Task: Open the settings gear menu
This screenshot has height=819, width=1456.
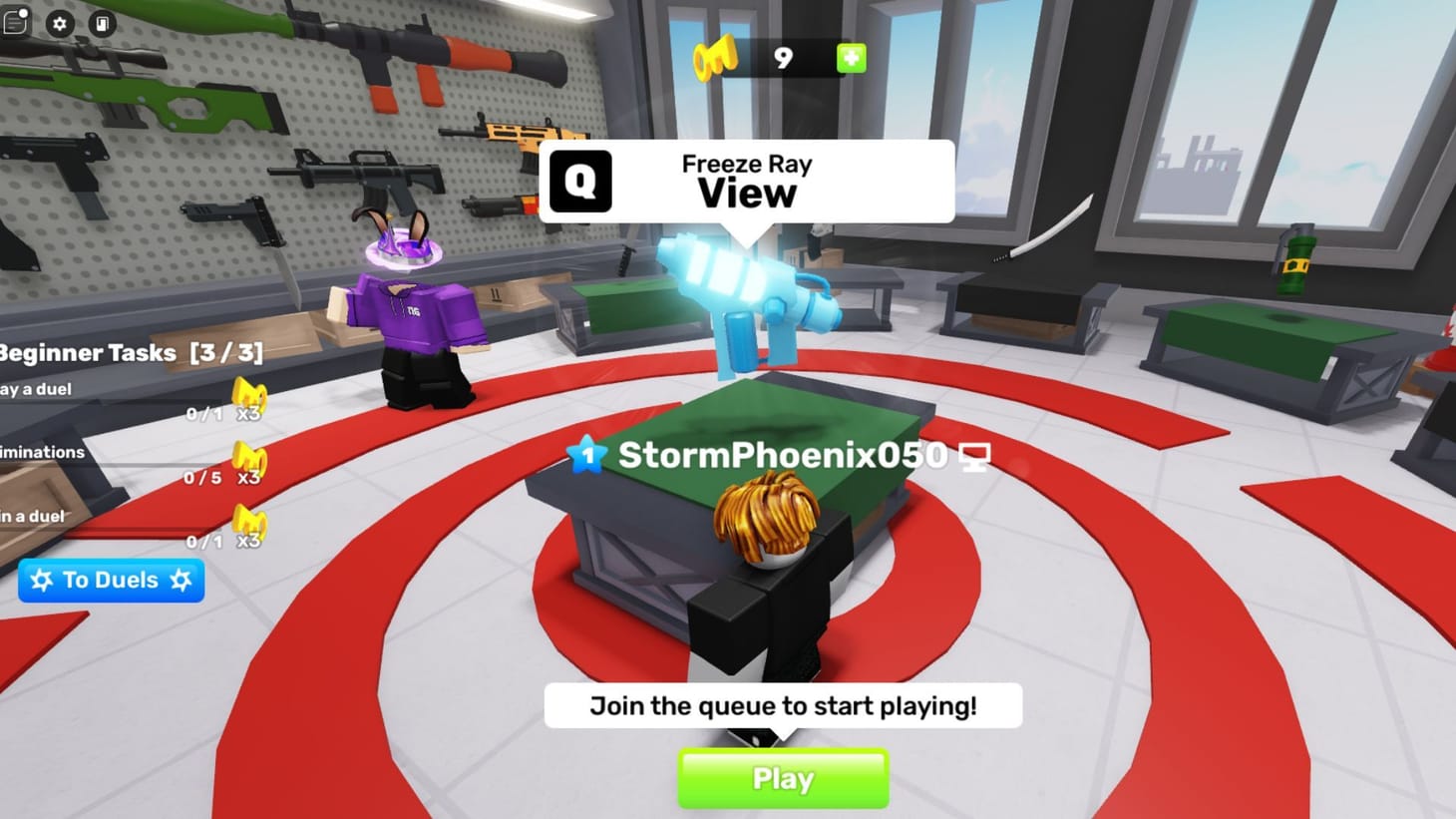Action: click(62, 24)
